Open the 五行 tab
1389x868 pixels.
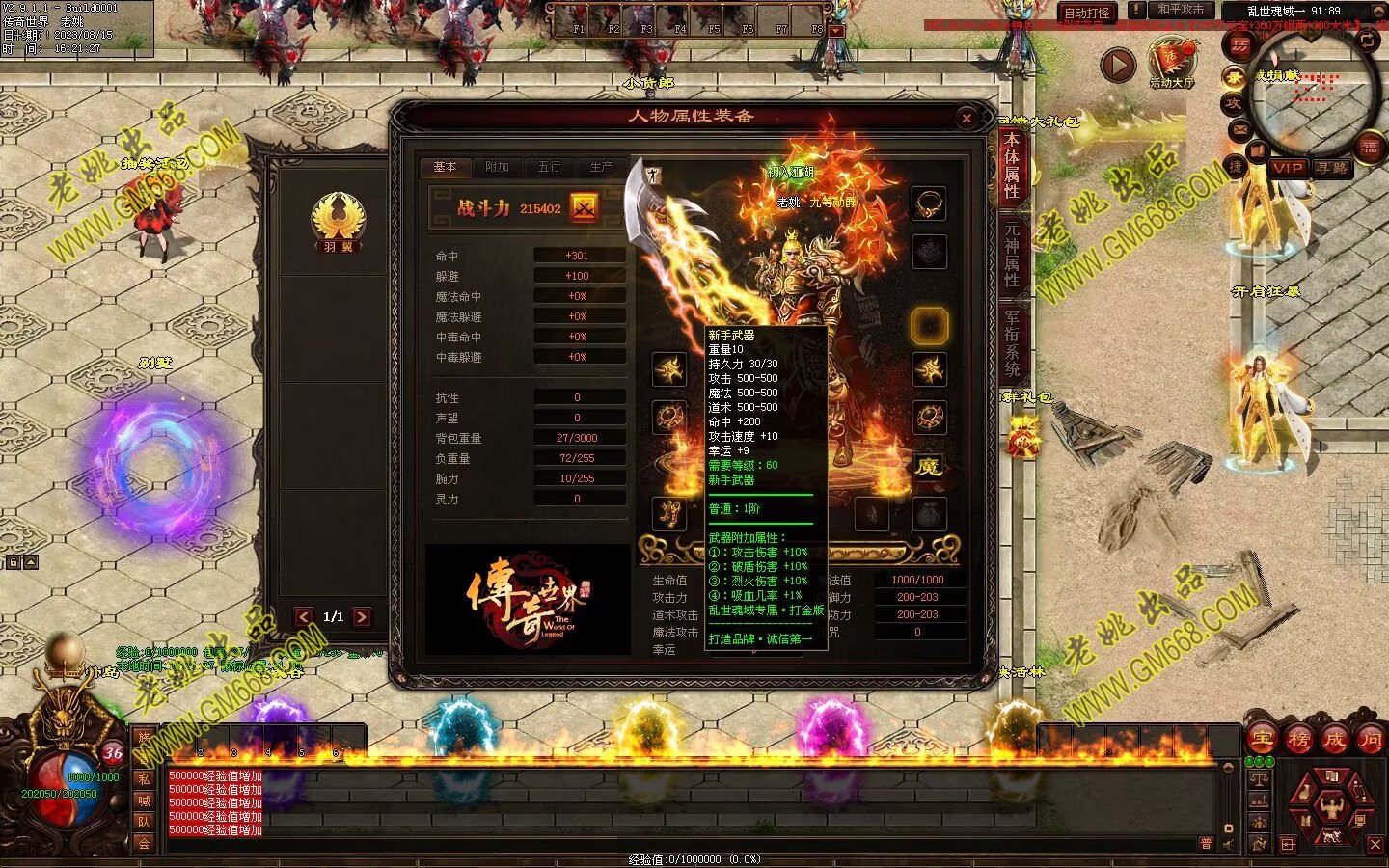point(549,167)
